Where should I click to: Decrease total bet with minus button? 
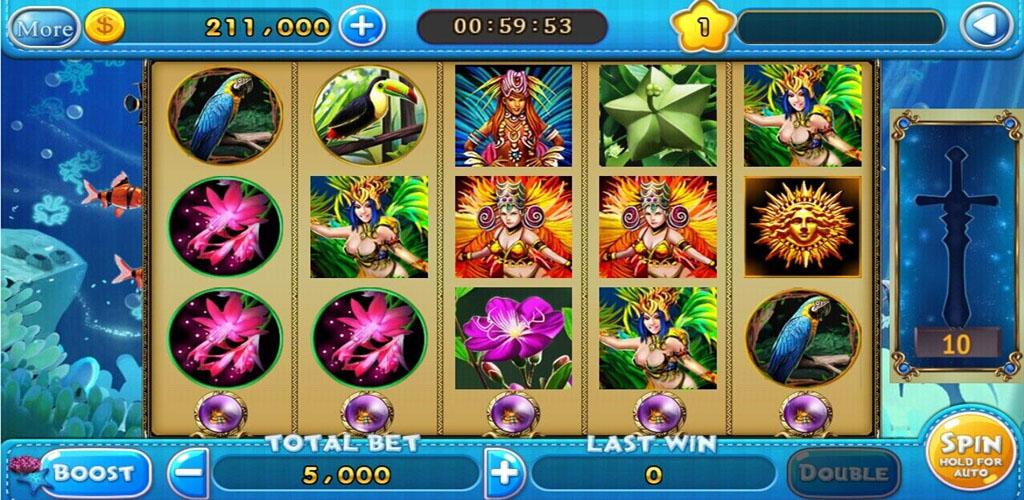coord(188,473)
